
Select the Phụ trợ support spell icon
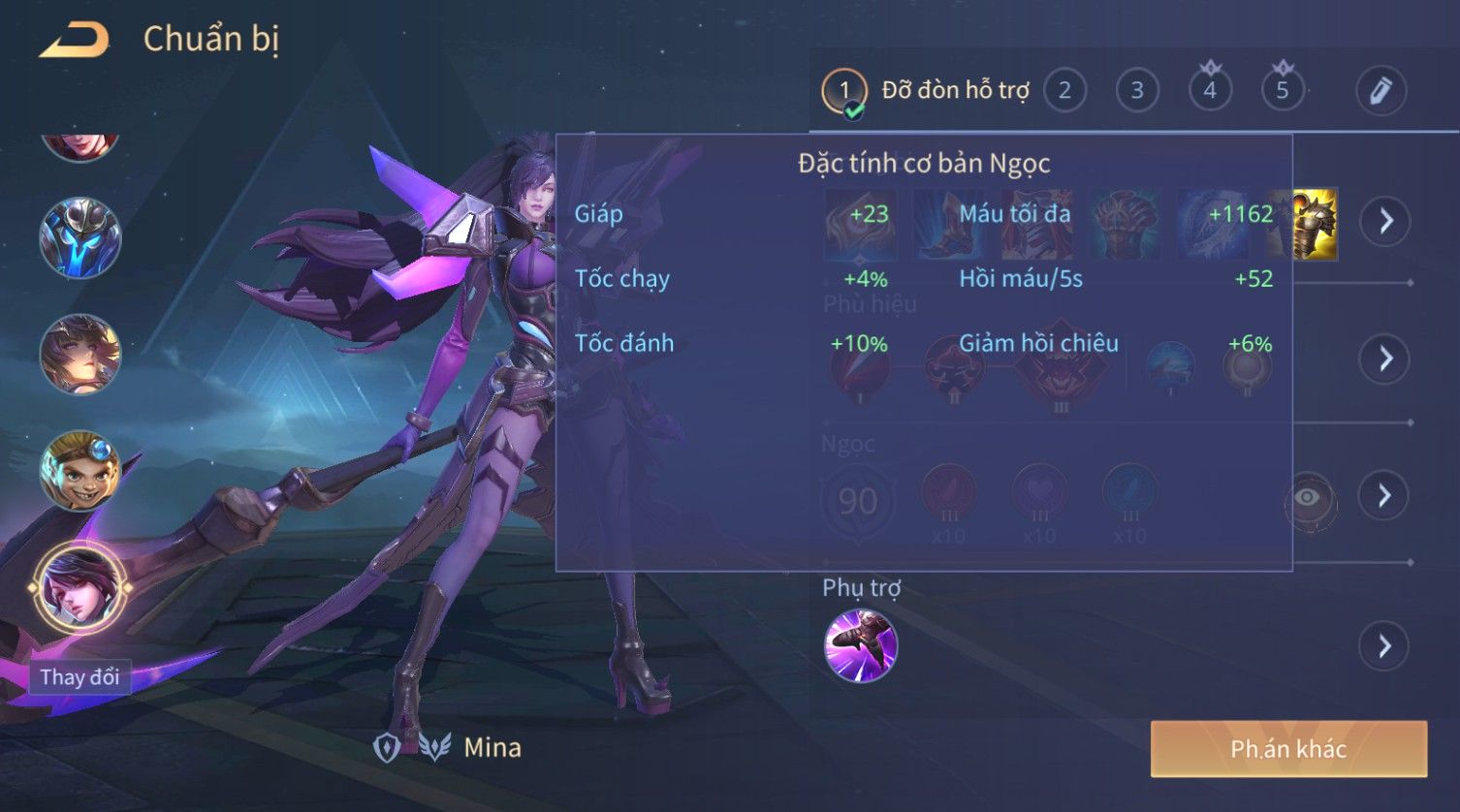(860, 645)
